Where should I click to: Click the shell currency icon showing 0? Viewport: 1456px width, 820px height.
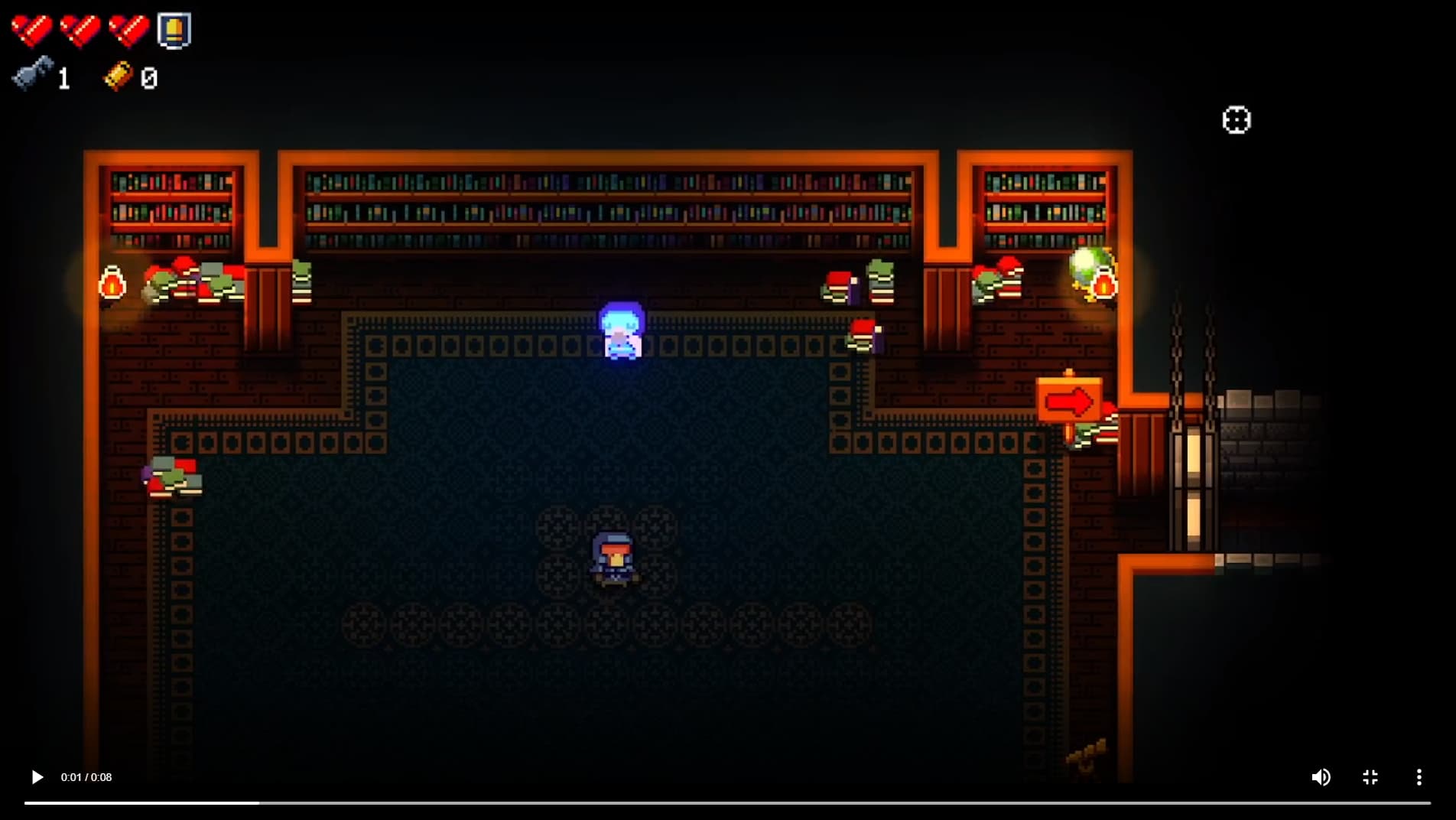pos(116,76)
